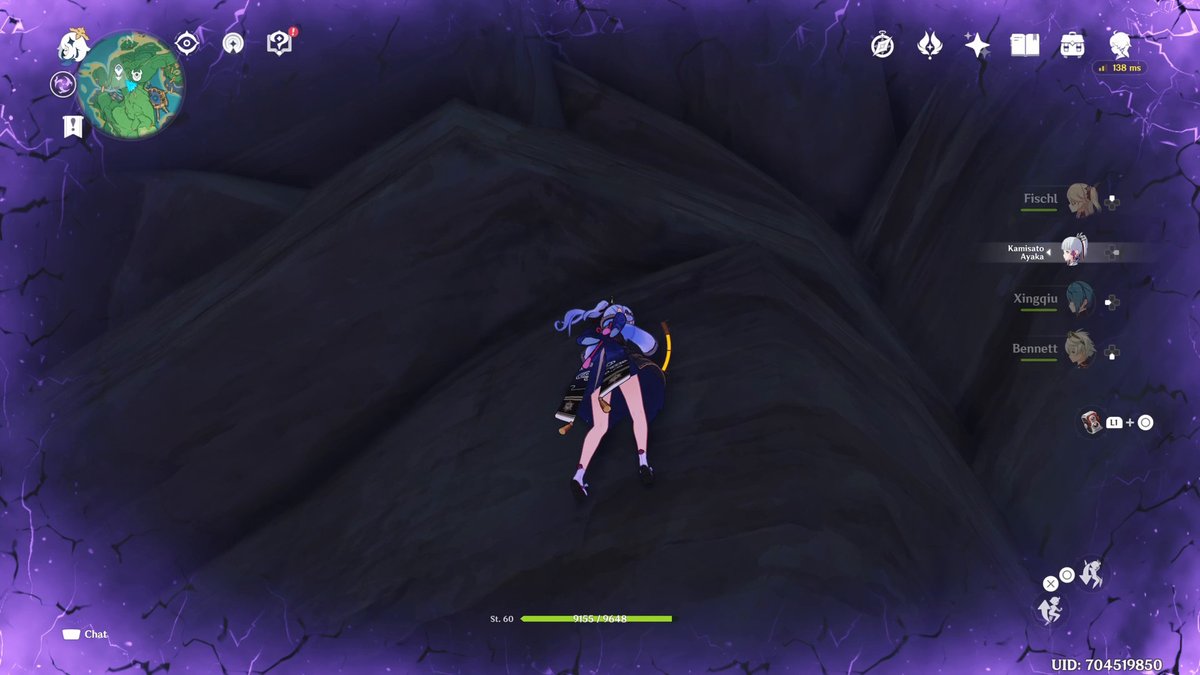The width and height of the screenshot is (1200, 675).
Task: Open the compass icon in the top bar
Action: [x=882, y=45]
